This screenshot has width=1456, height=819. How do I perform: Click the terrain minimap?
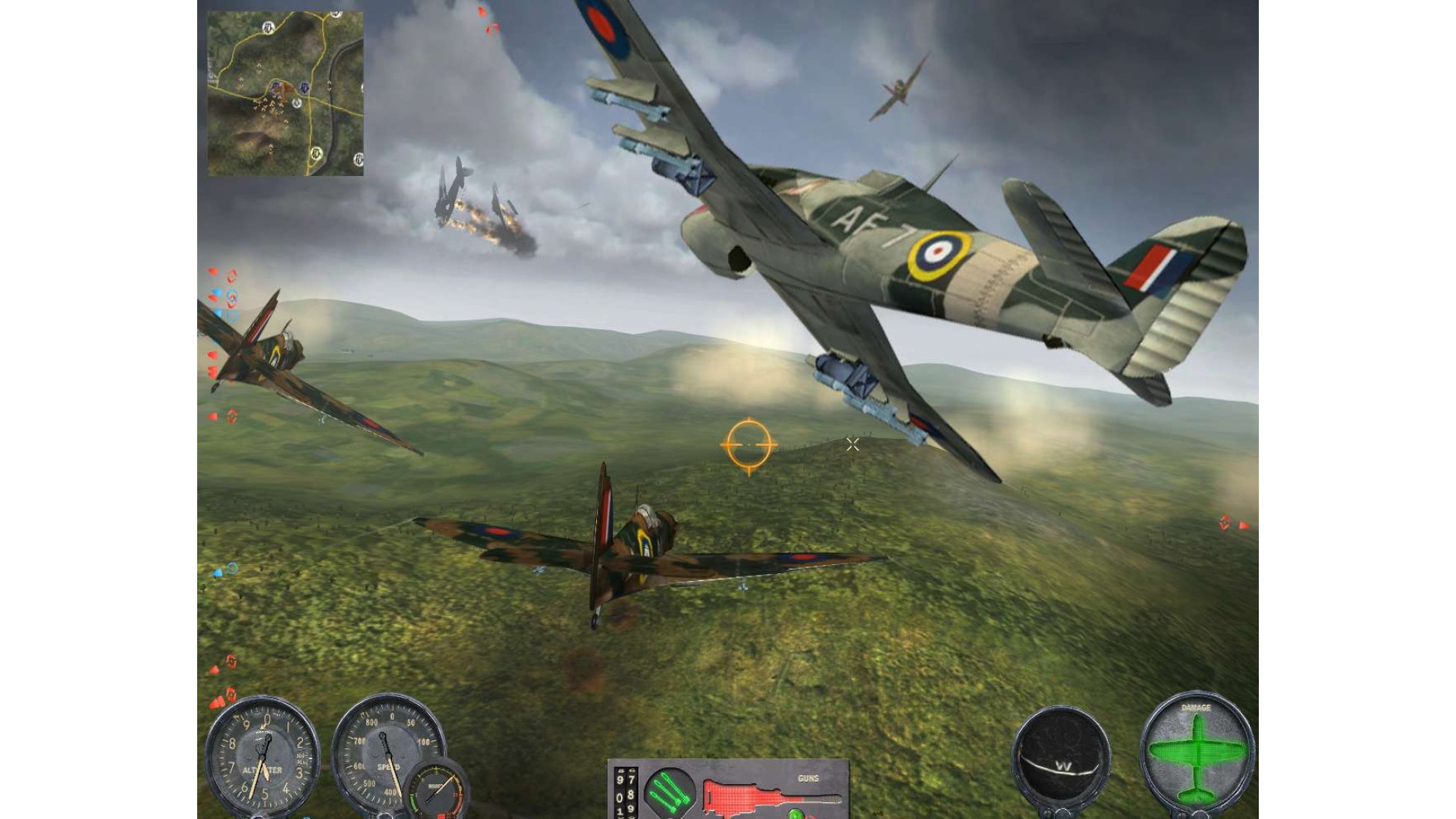point(285,94)
